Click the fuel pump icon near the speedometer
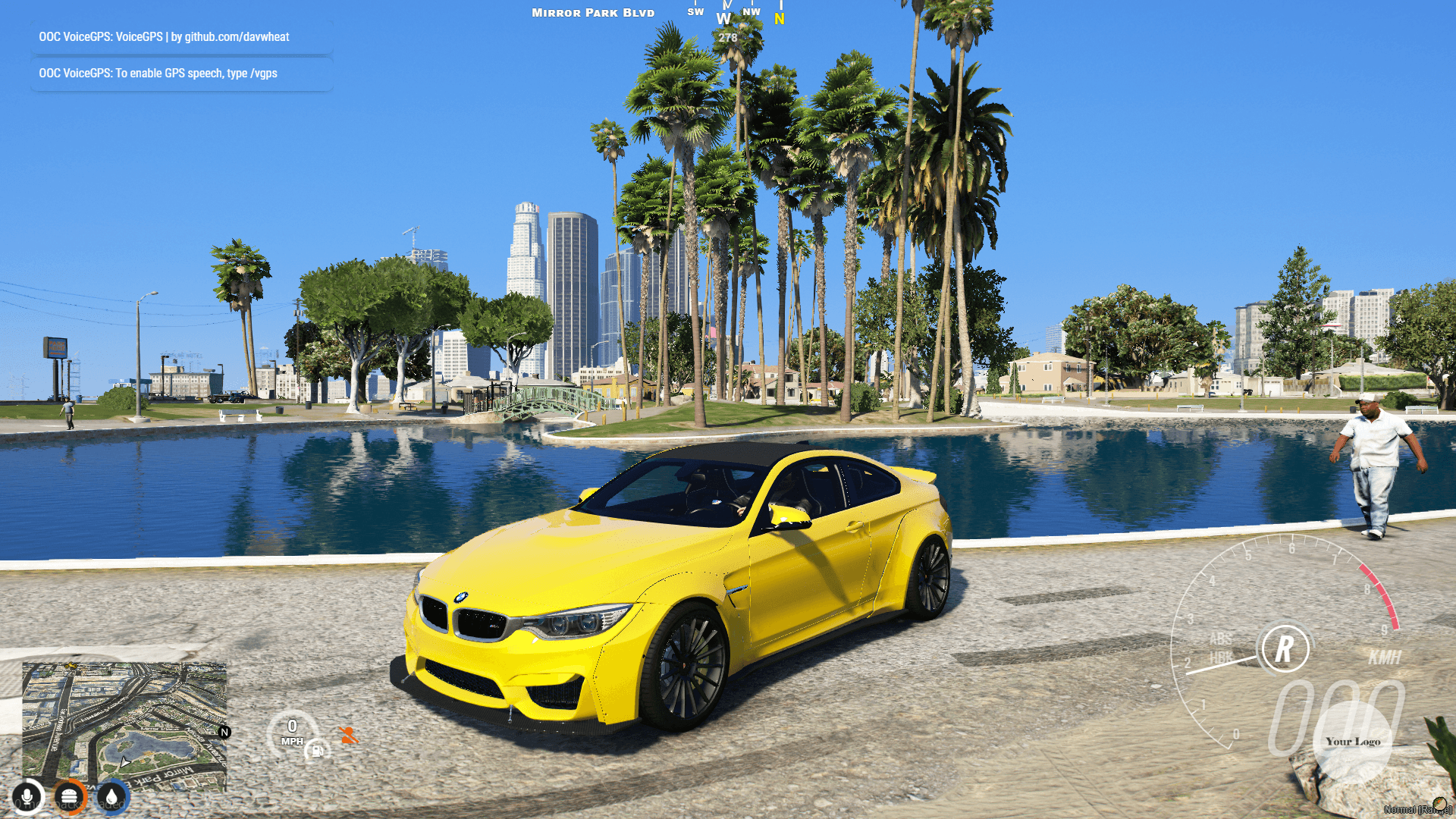 coord(318,749)
